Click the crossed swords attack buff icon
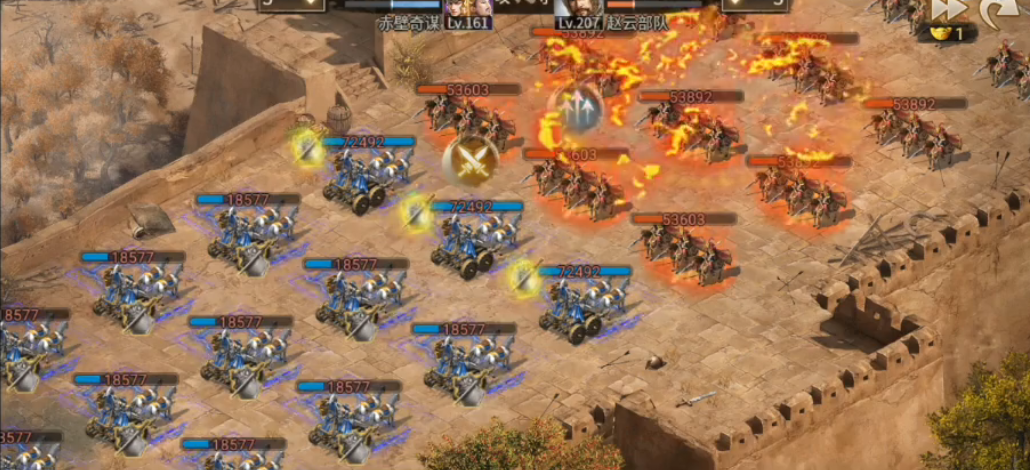 coord(471,160)
